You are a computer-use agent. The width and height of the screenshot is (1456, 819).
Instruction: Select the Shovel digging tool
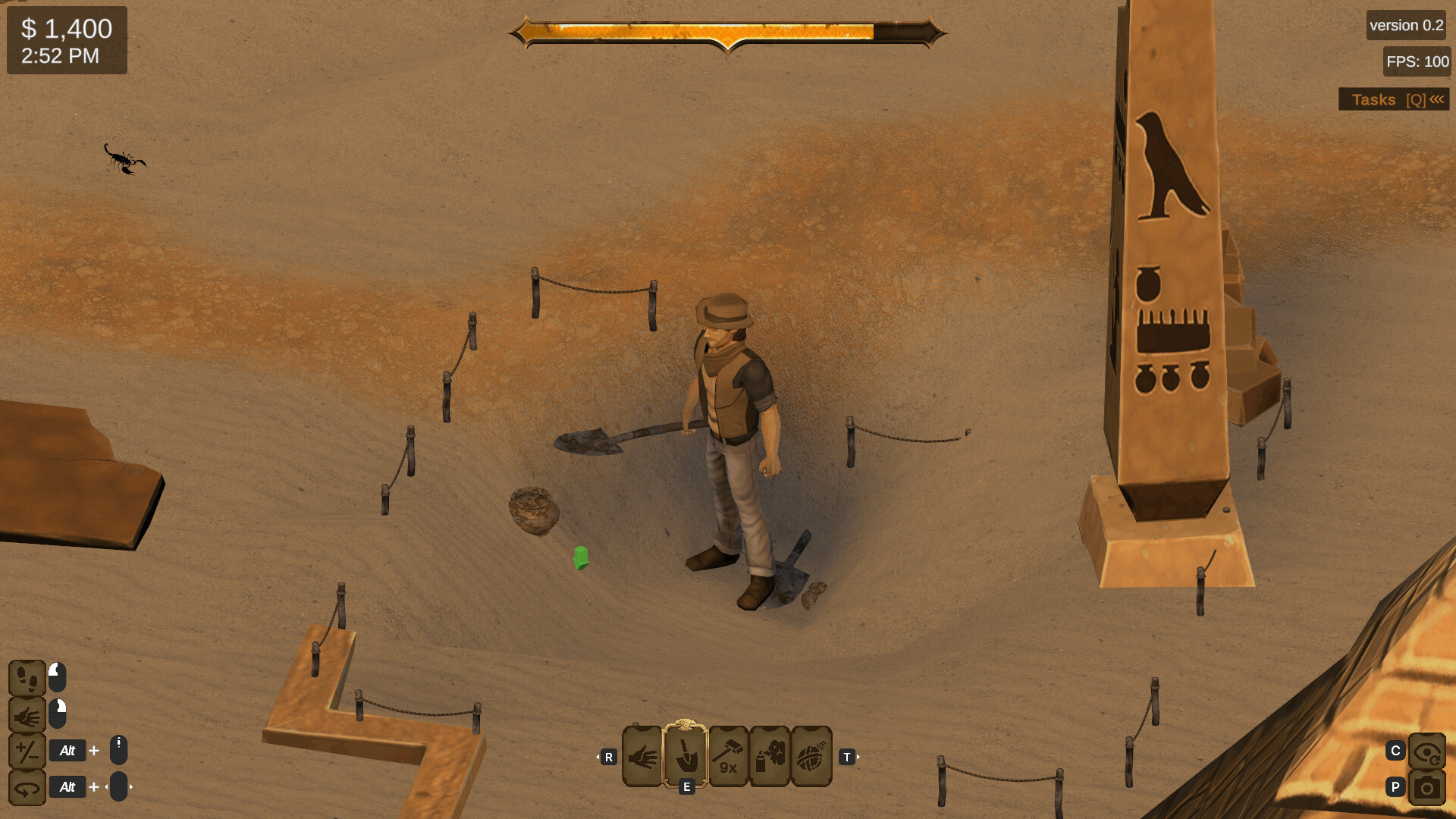686,756
